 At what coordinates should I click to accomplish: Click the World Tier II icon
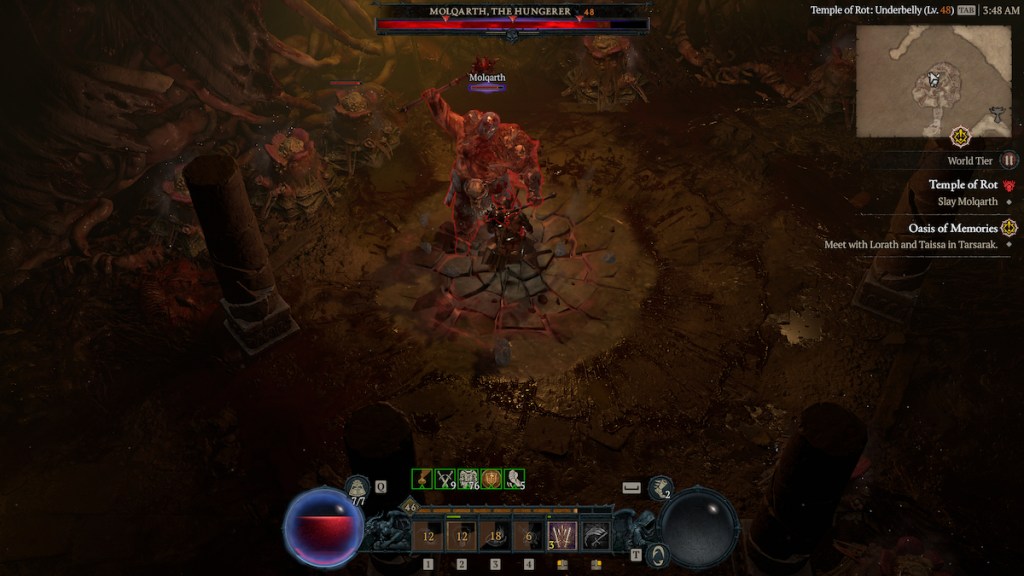[1009, 160]
